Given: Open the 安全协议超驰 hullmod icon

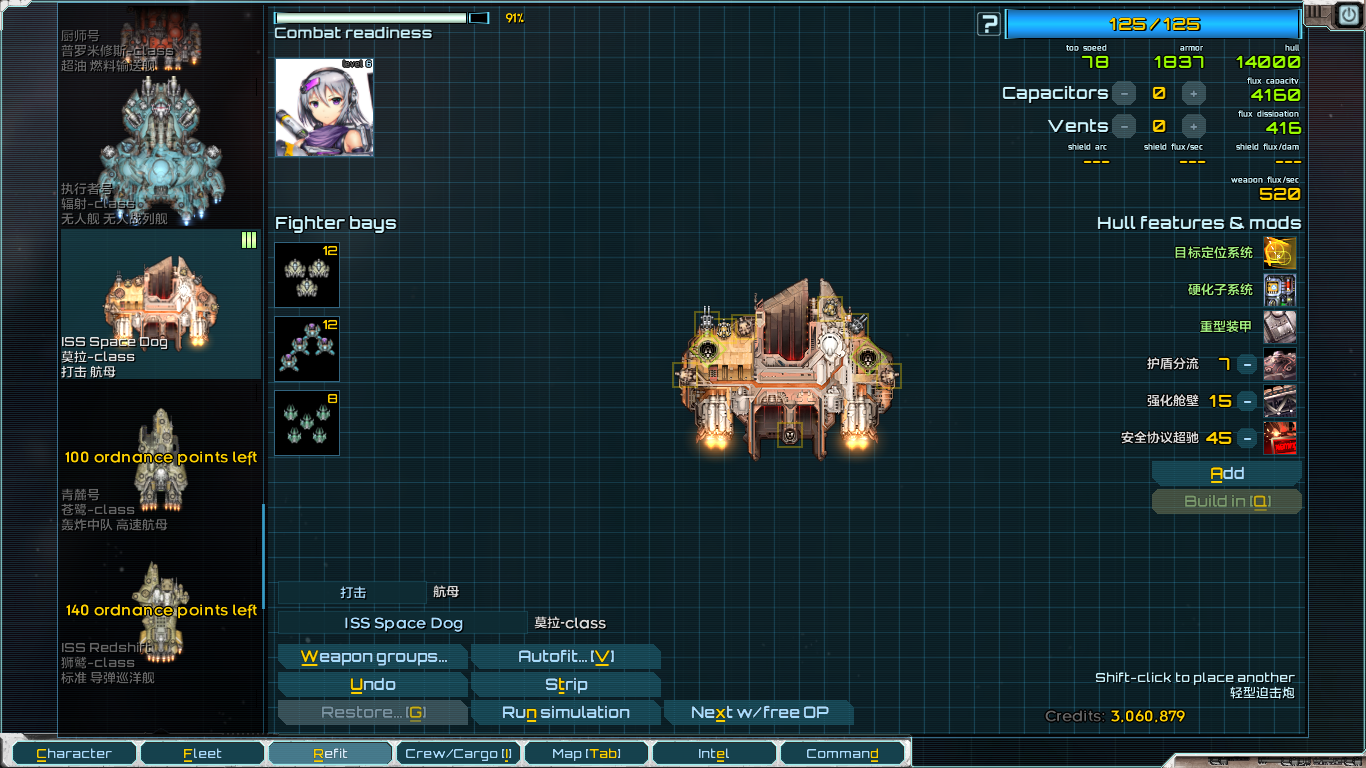Looking at the screenshot, I should pyautogui.click(x=1281, y=438).
